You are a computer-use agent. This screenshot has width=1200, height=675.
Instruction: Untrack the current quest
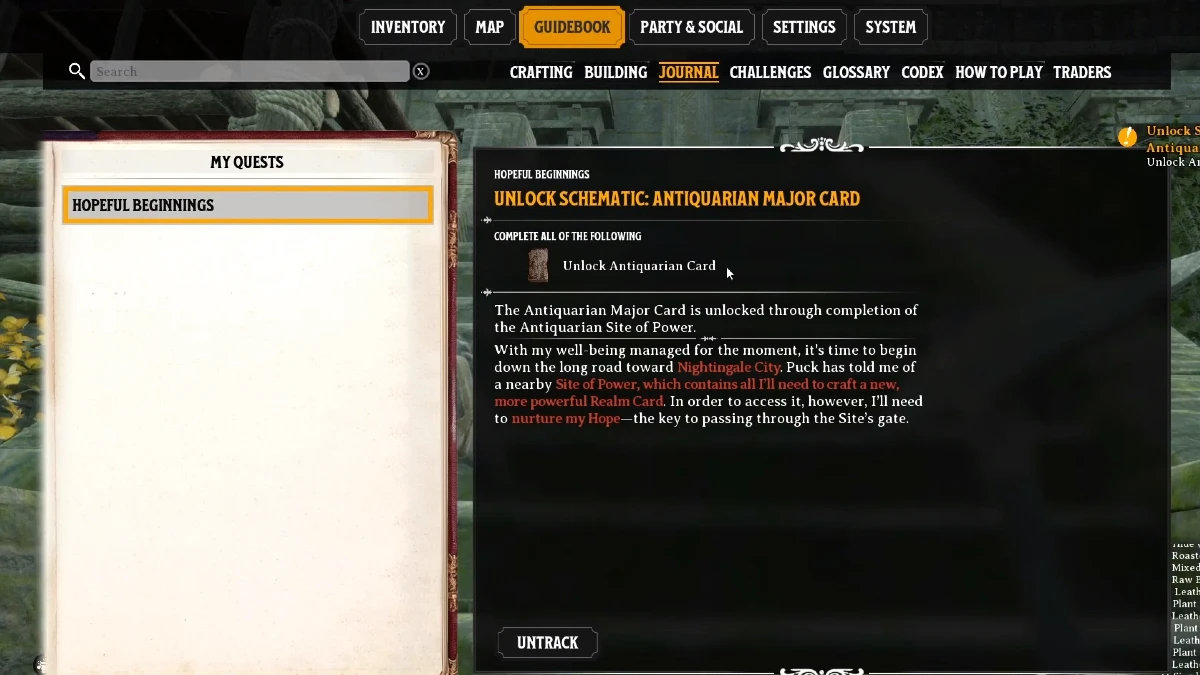(547, 642)
